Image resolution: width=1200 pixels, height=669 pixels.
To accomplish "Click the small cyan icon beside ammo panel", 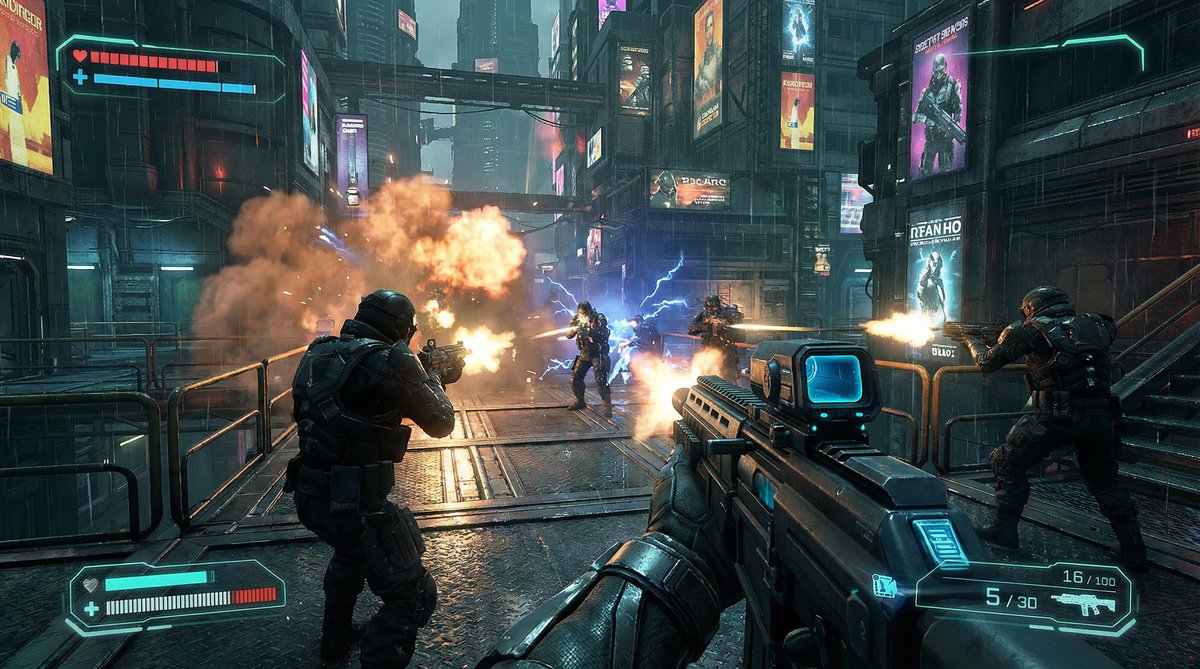I will pos(884,586).
